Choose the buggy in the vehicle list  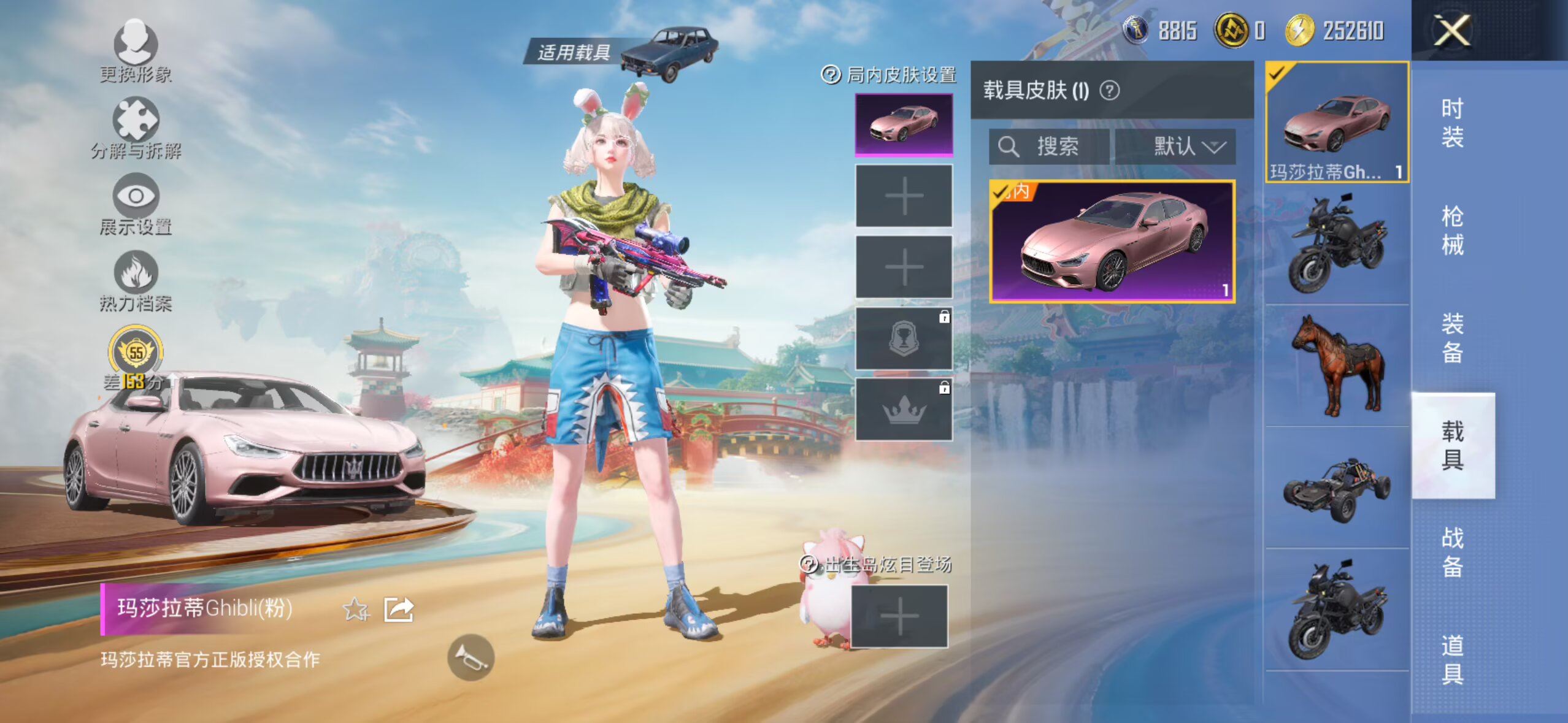1337,489
